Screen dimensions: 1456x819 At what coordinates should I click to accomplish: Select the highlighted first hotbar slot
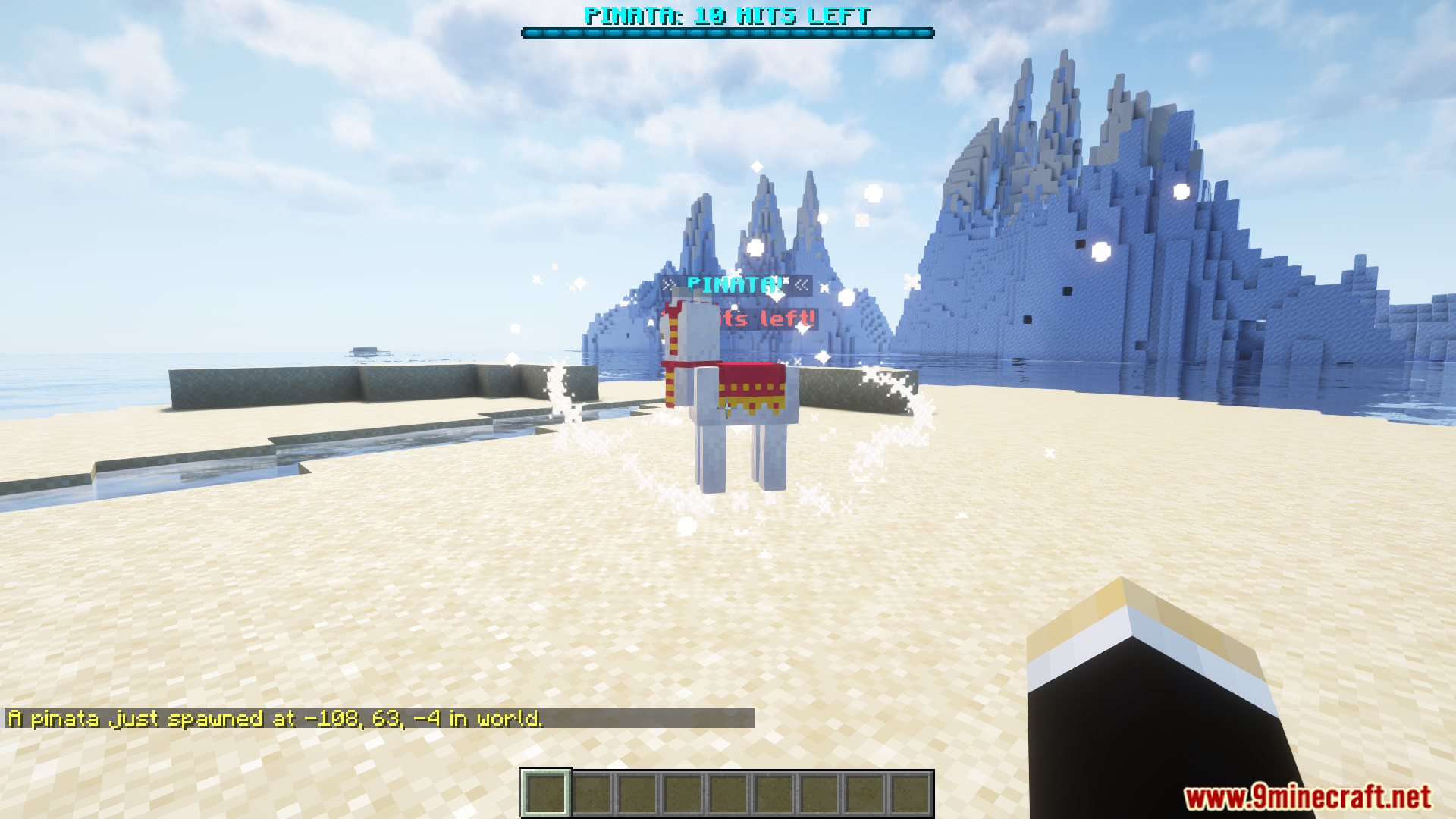click(x=545, y=793)
